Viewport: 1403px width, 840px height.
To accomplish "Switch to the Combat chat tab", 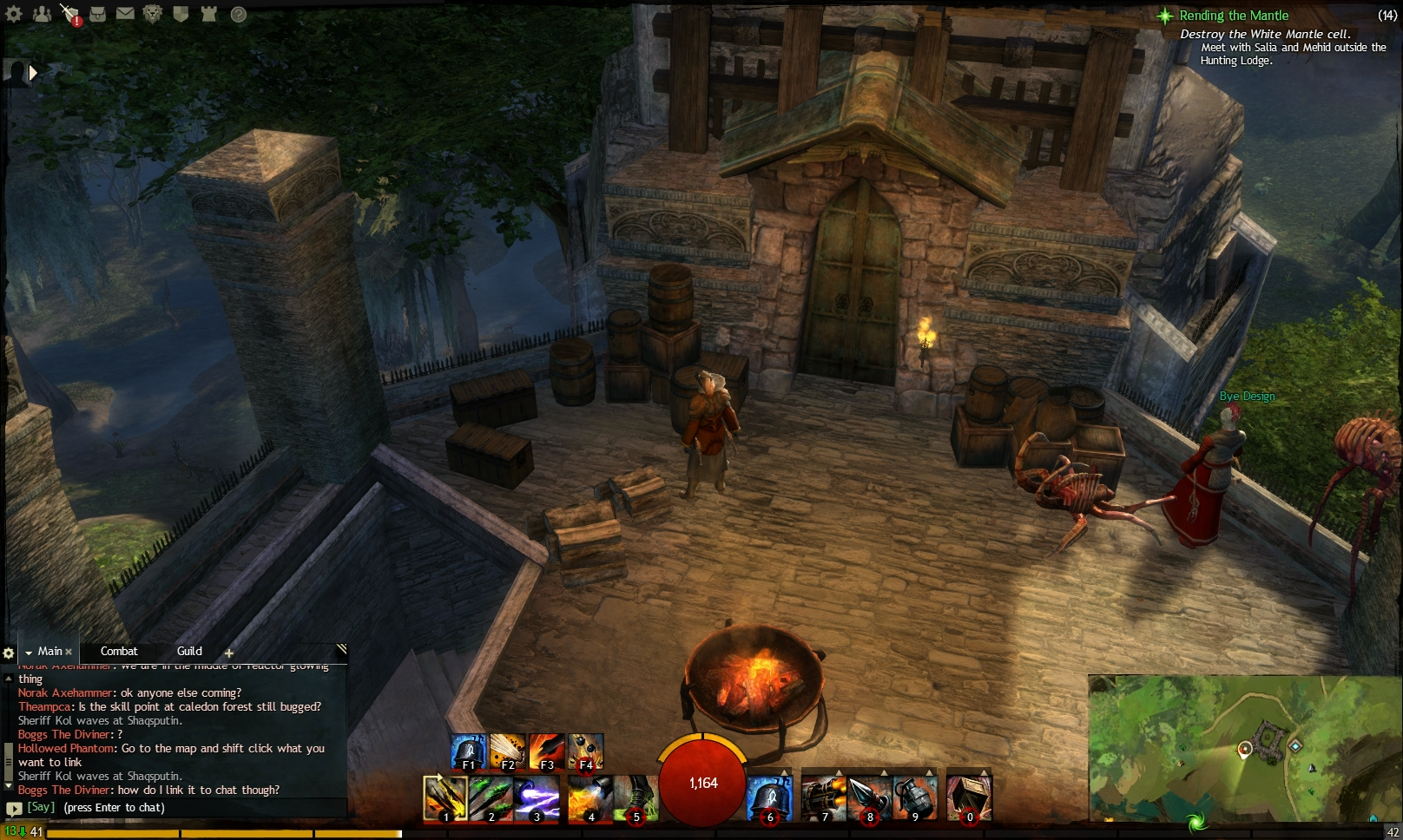I will pyautogui.click(x=119, y=652).
